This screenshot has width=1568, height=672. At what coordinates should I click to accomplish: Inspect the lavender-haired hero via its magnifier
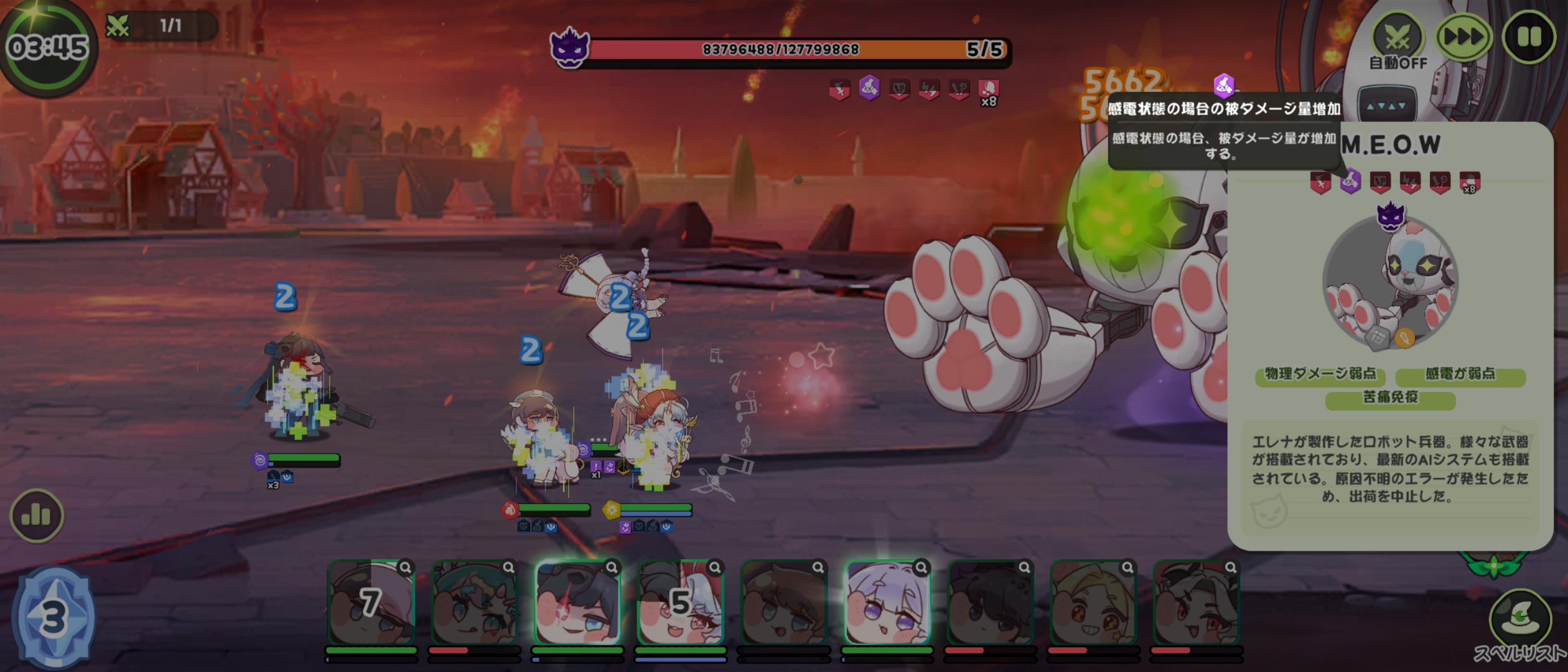pyautogui.click(x=921, y=567)
